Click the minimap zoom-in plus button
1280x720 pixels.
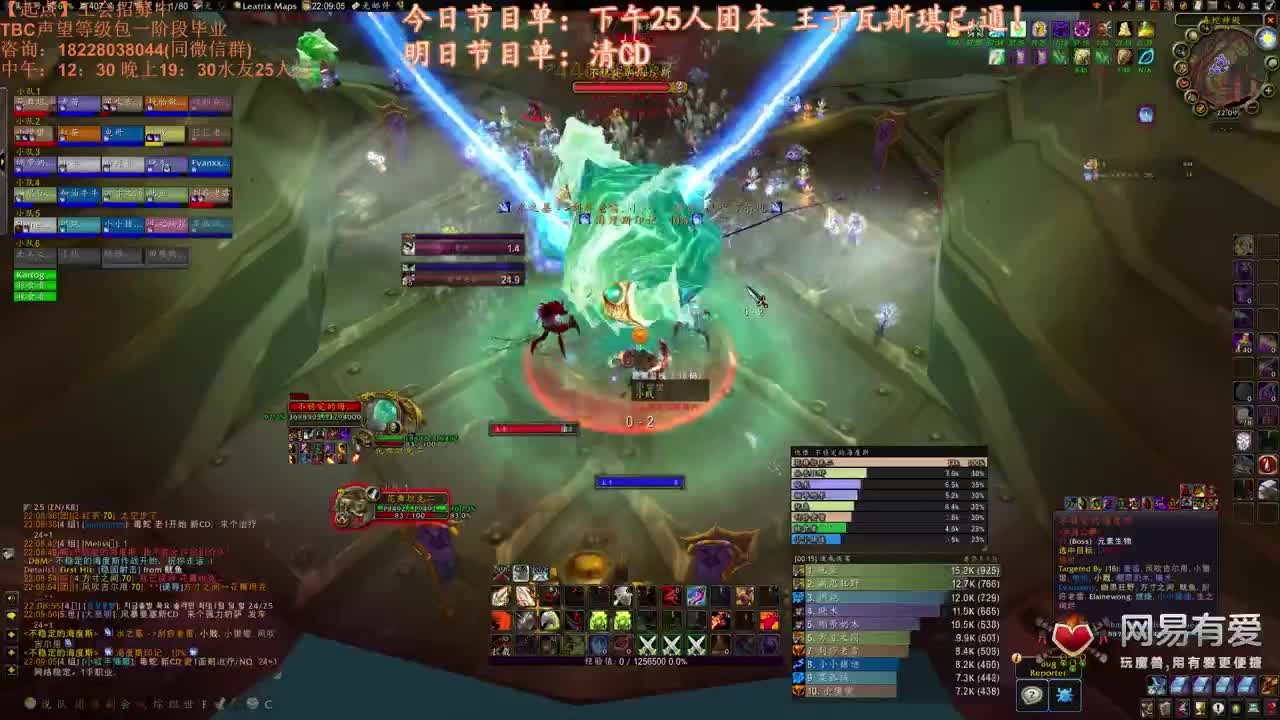[1267, 90]
